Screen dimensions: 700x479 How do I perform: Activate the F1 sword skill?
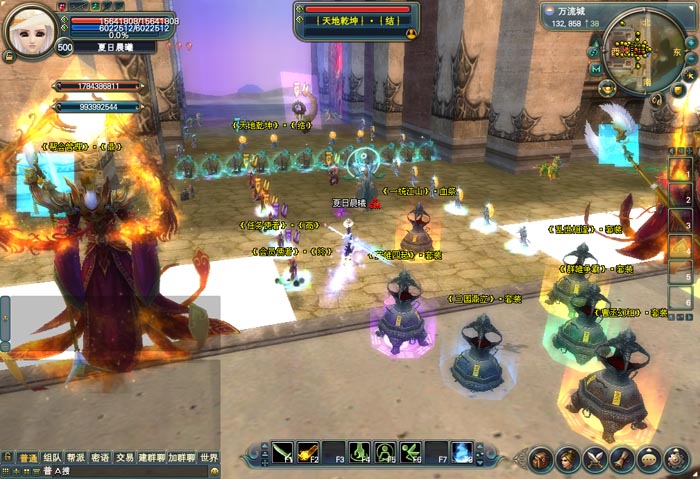coord(282,453)
